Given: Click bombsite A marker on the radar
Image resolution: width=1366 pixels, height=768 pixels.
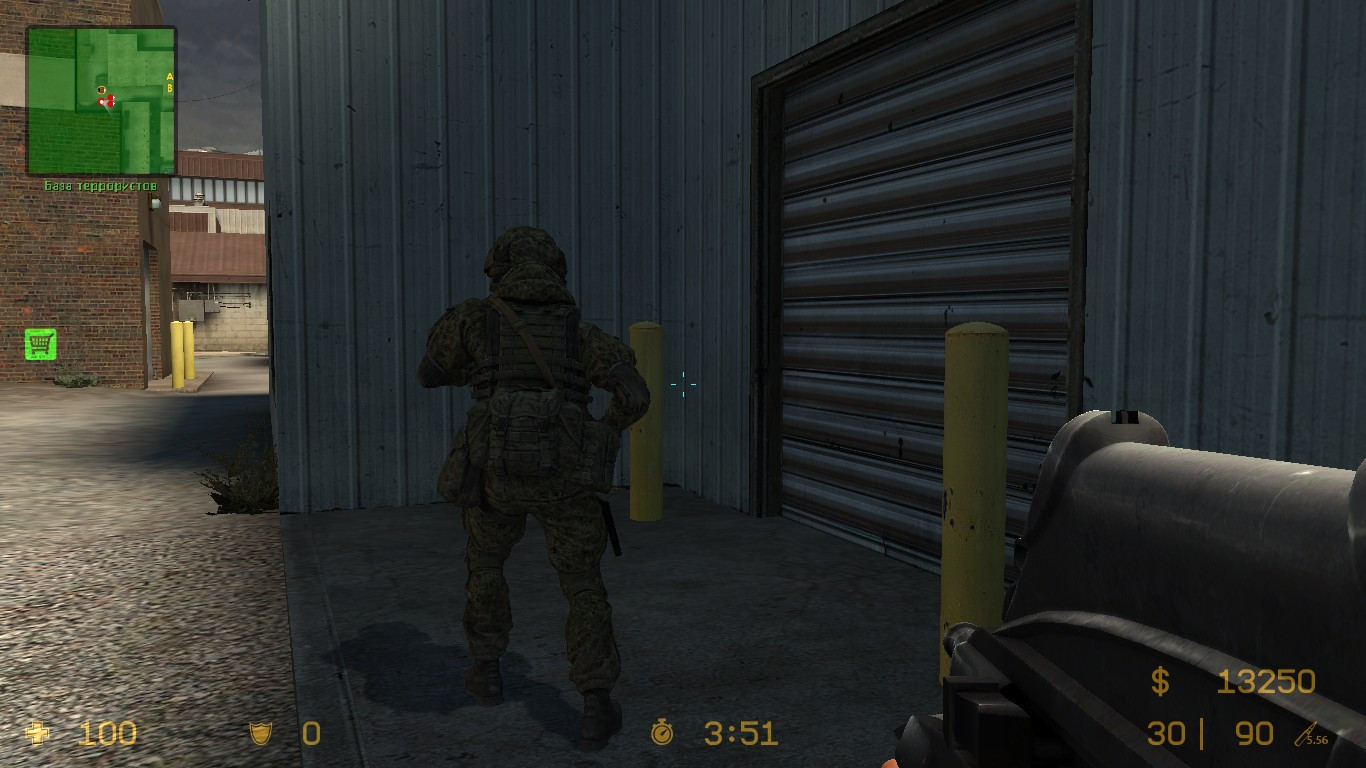Looking at the screenshot, I should [x=170, y=76].
